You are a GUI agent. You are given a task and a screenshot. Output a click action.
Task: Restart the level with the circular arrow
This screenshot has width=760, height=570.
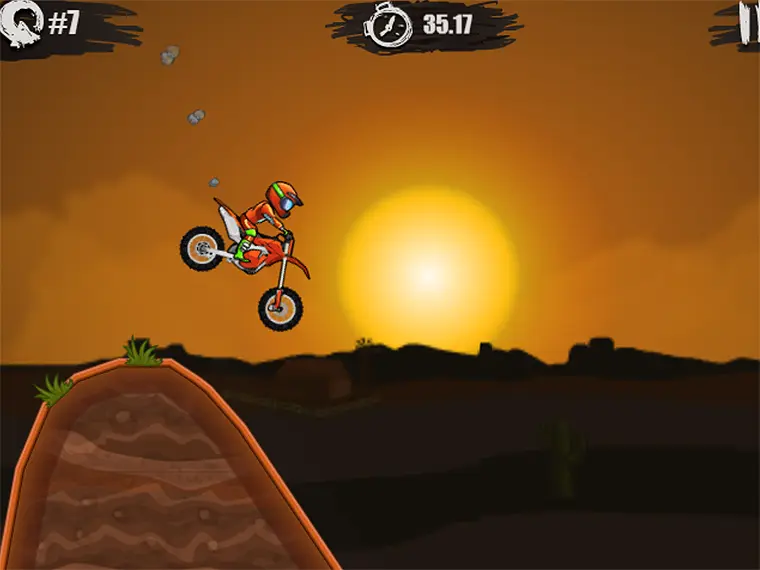point(22,23)
